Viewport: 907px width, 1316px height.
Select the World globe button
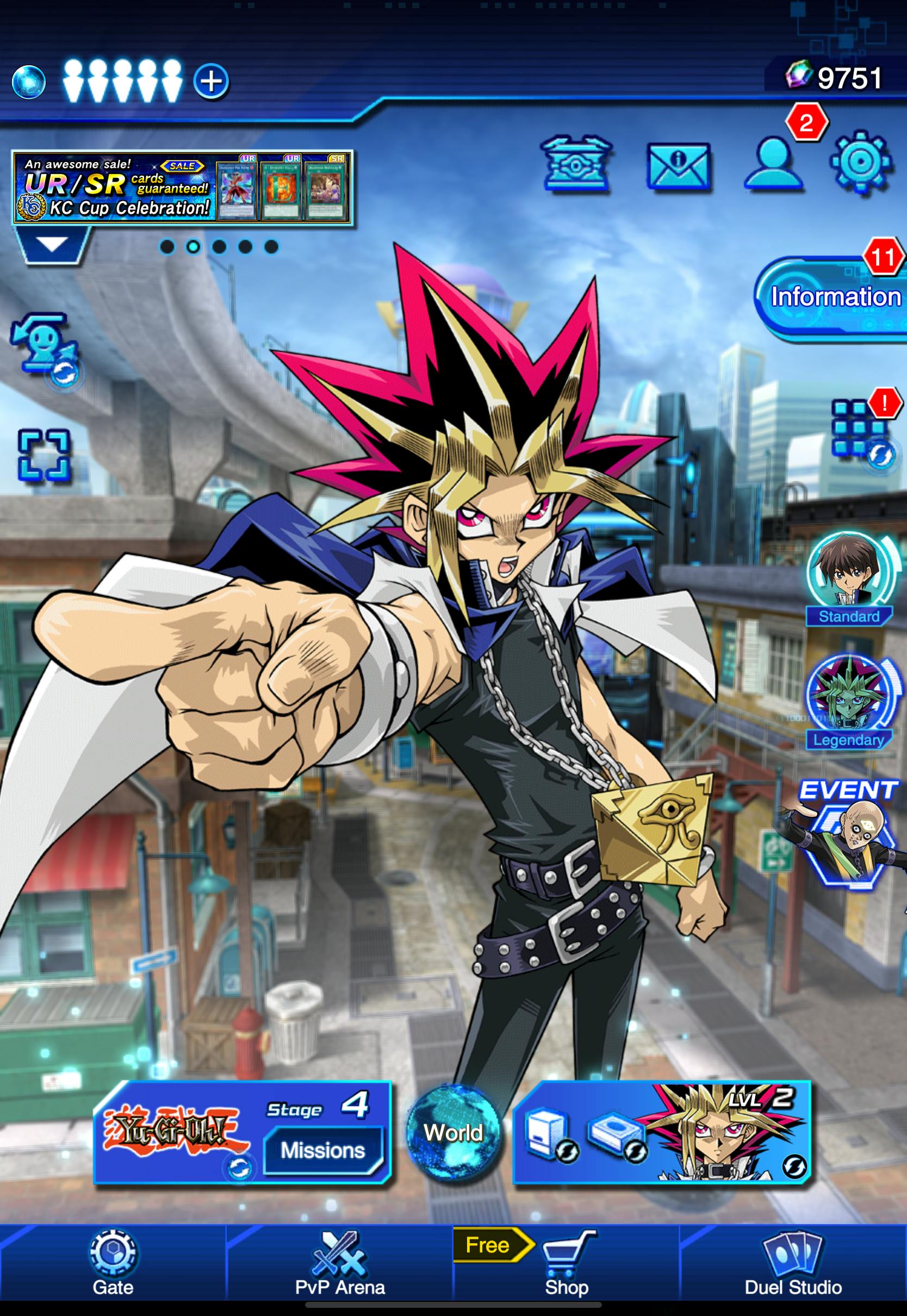pyautogui.click(x=453, y=1132)
